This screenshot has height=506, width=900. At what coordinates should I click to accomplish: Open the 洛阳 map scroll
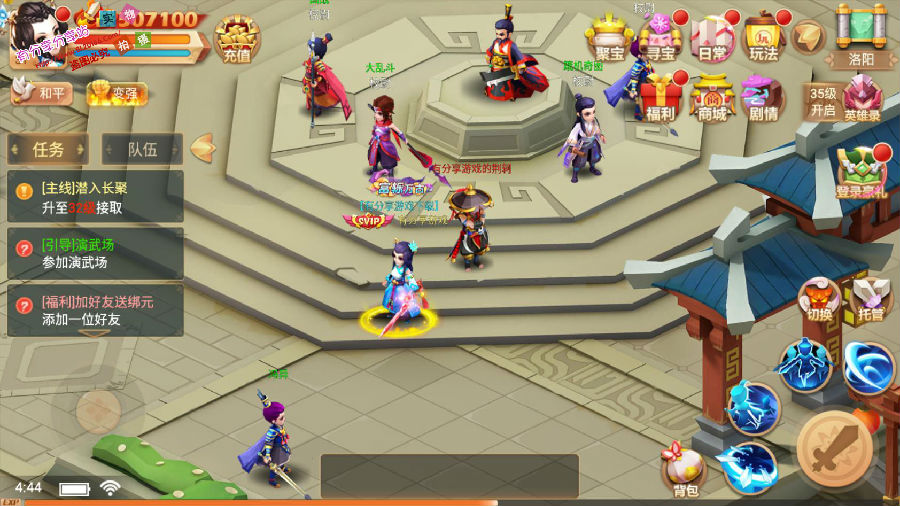[x=861, y=35]
